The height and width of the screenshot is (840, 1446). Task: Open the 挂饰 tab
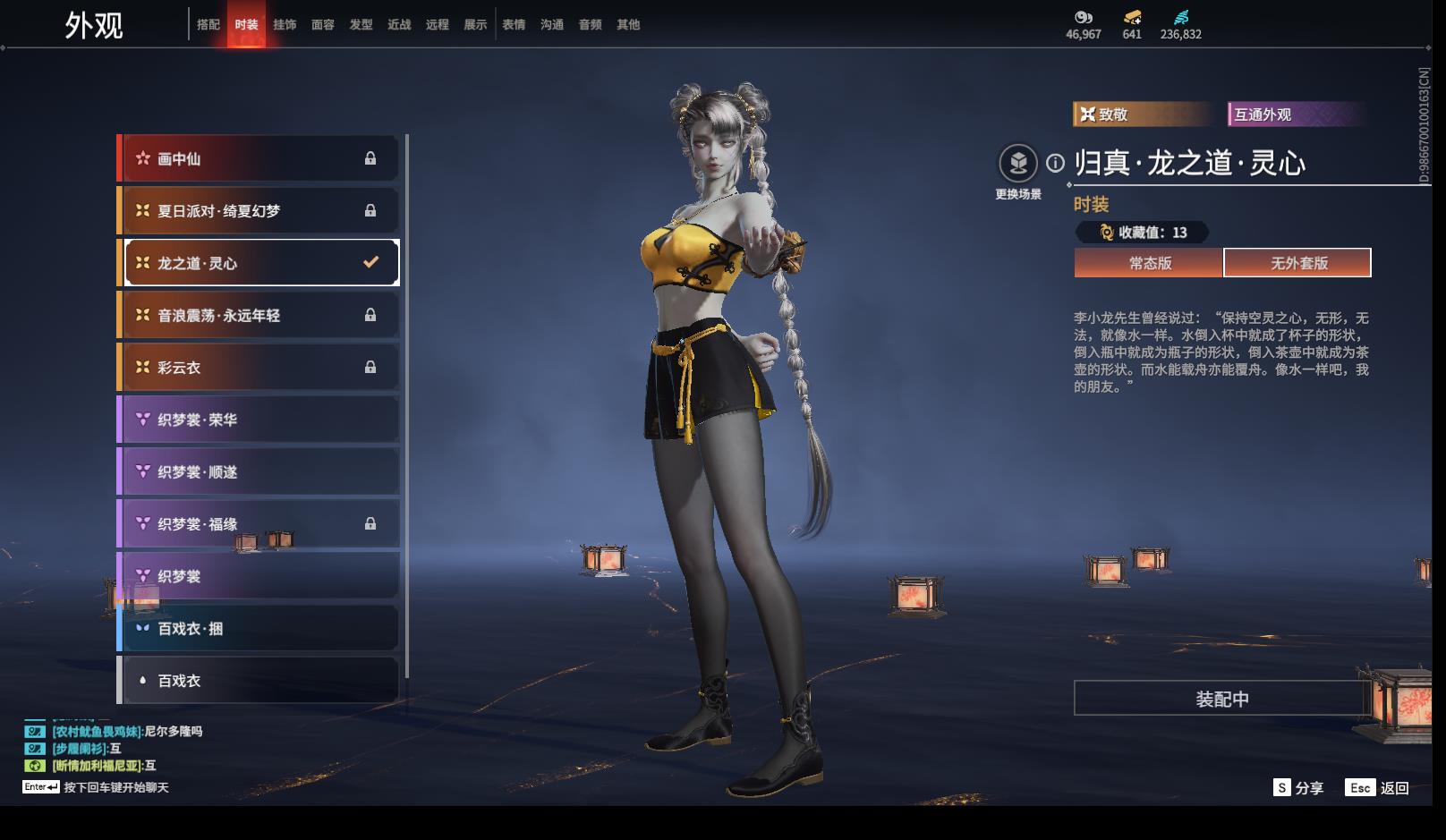pos(285,25)
